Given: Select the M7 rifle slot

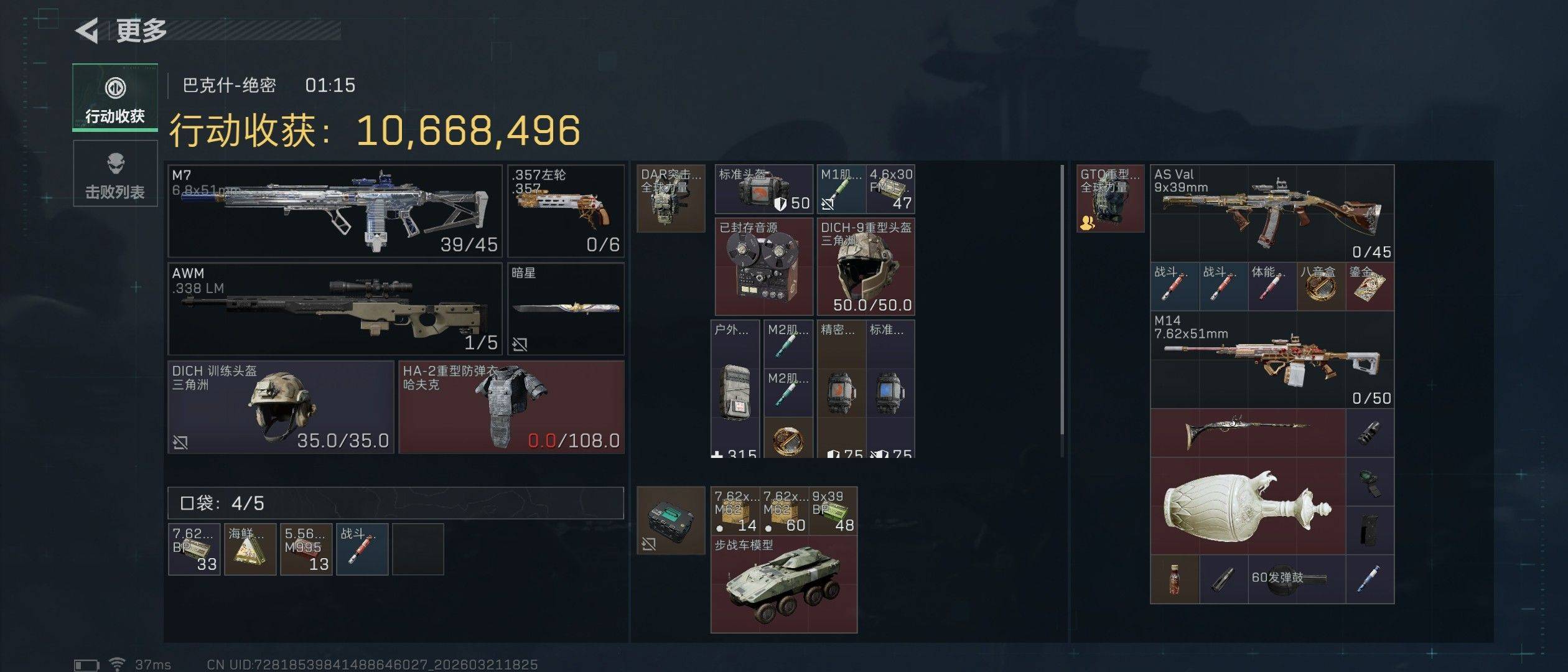Looking at the screenshot, I should (335, 211).
